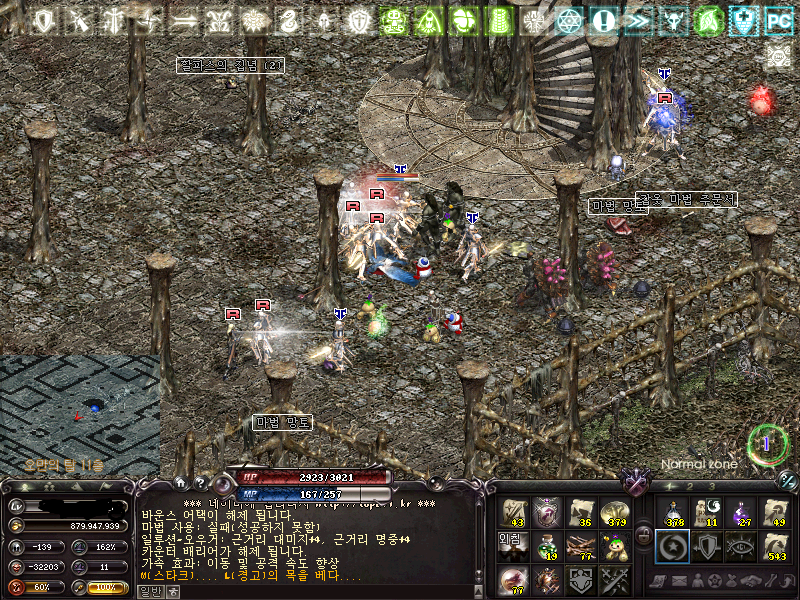
Task: Use the scroll with count 543
Action: coord(775,546)
